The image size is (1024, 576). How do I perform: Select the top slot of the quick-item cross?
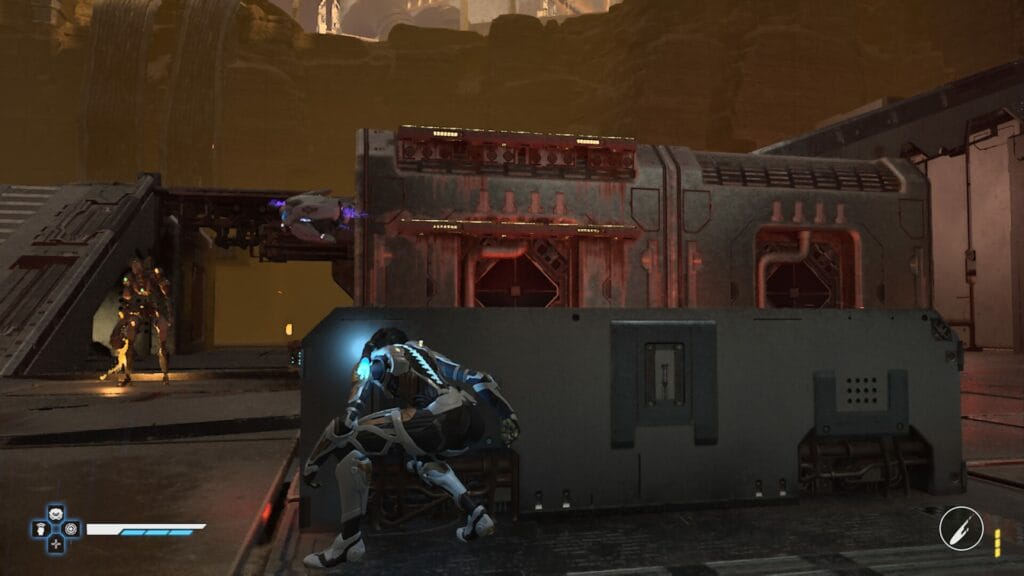tap(56, 515)
